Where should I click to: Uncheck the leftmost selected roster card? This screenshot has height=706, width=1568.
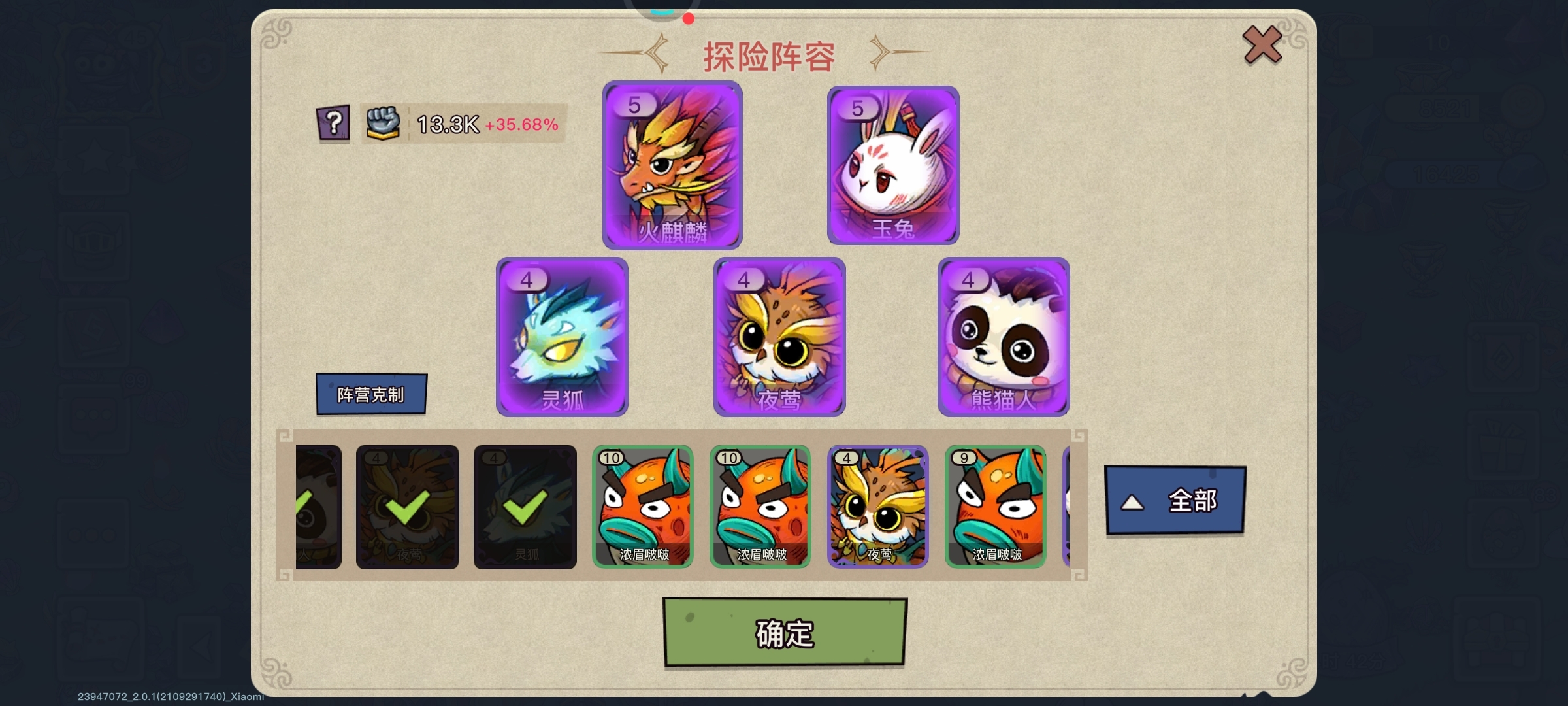click(x=318, y=507)
